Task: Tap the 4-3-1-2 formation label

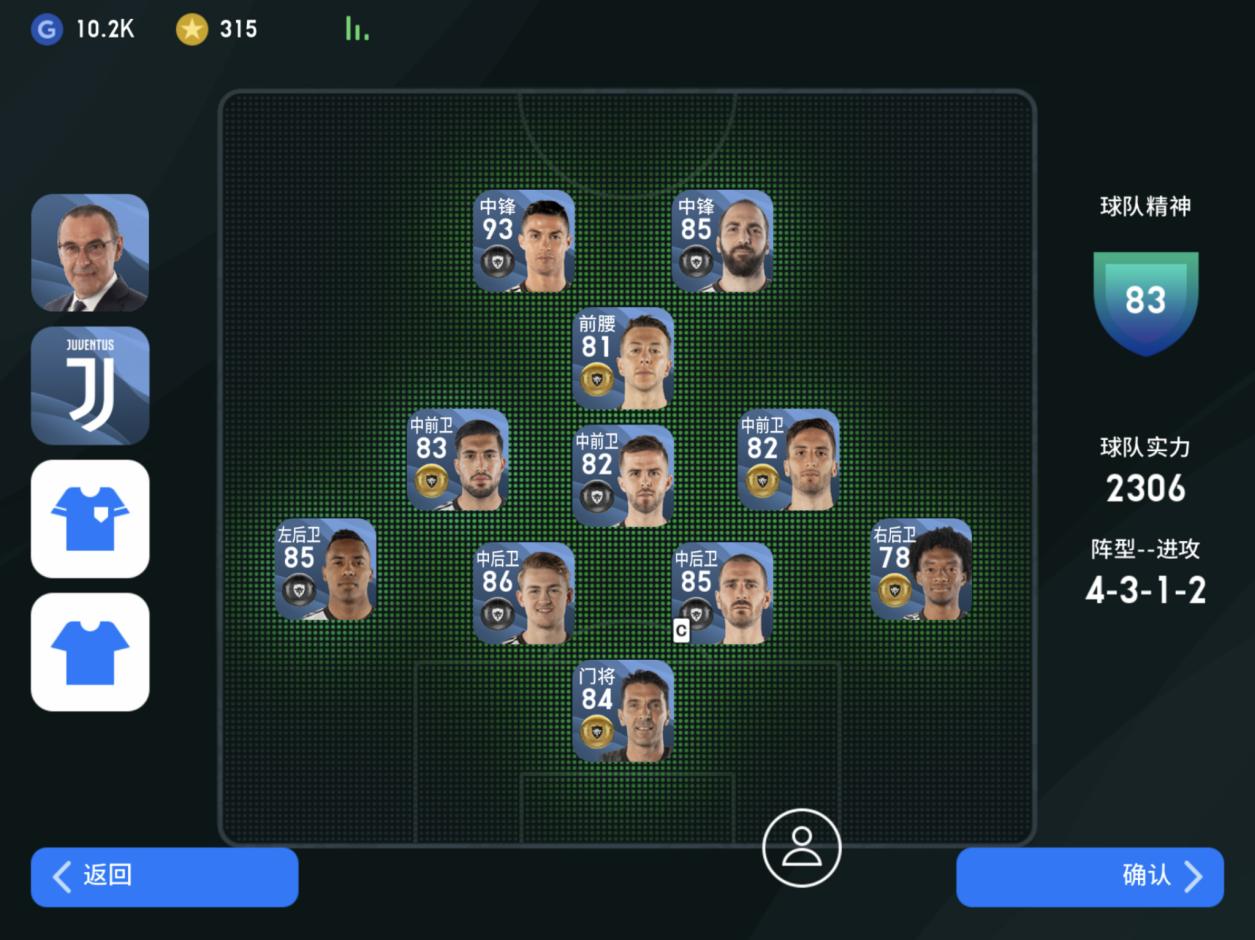Action: pyautogui.click(x=1145, y=589)
